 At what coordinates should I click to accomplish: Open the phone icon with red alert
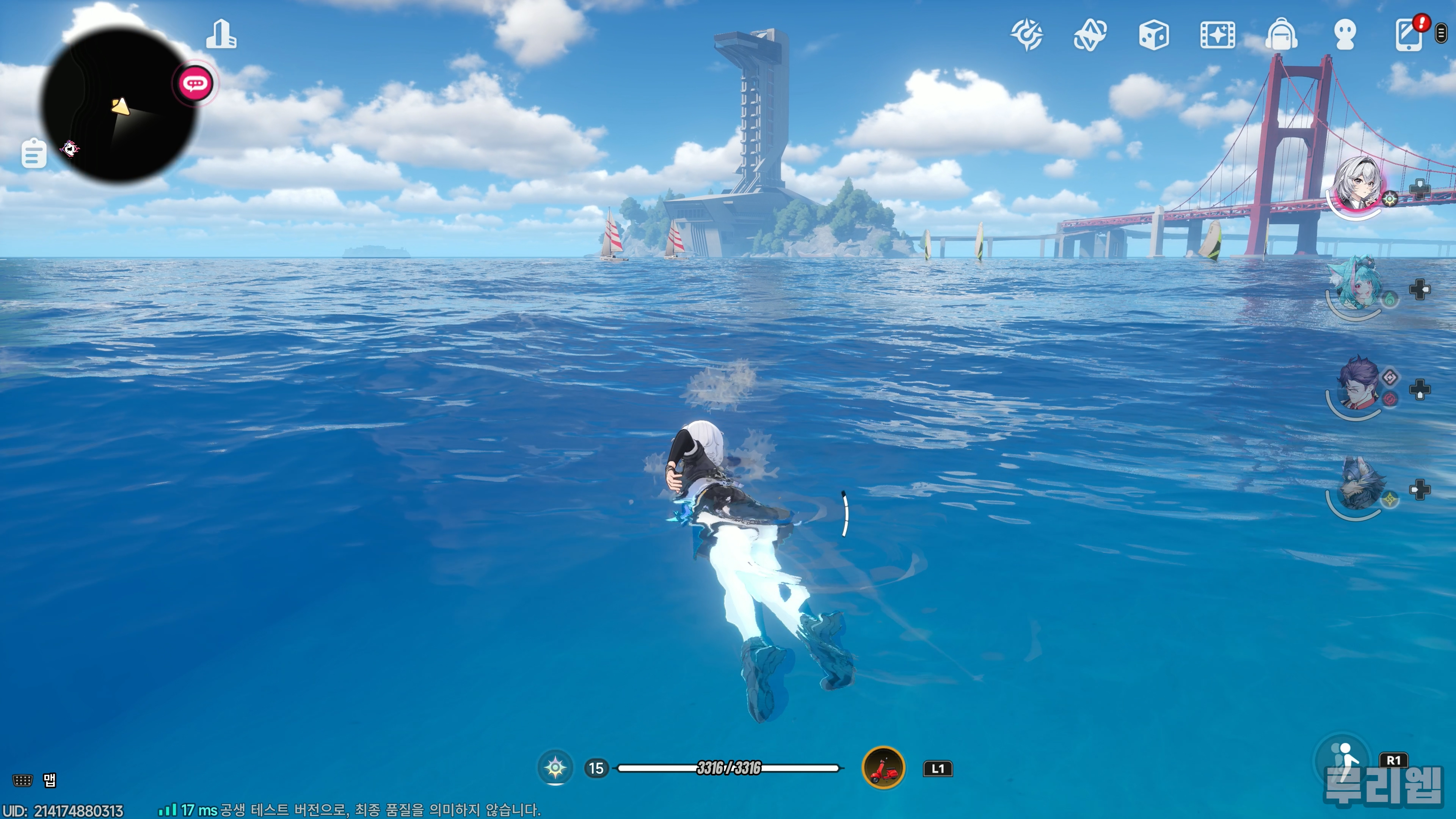pos(1409,35)
